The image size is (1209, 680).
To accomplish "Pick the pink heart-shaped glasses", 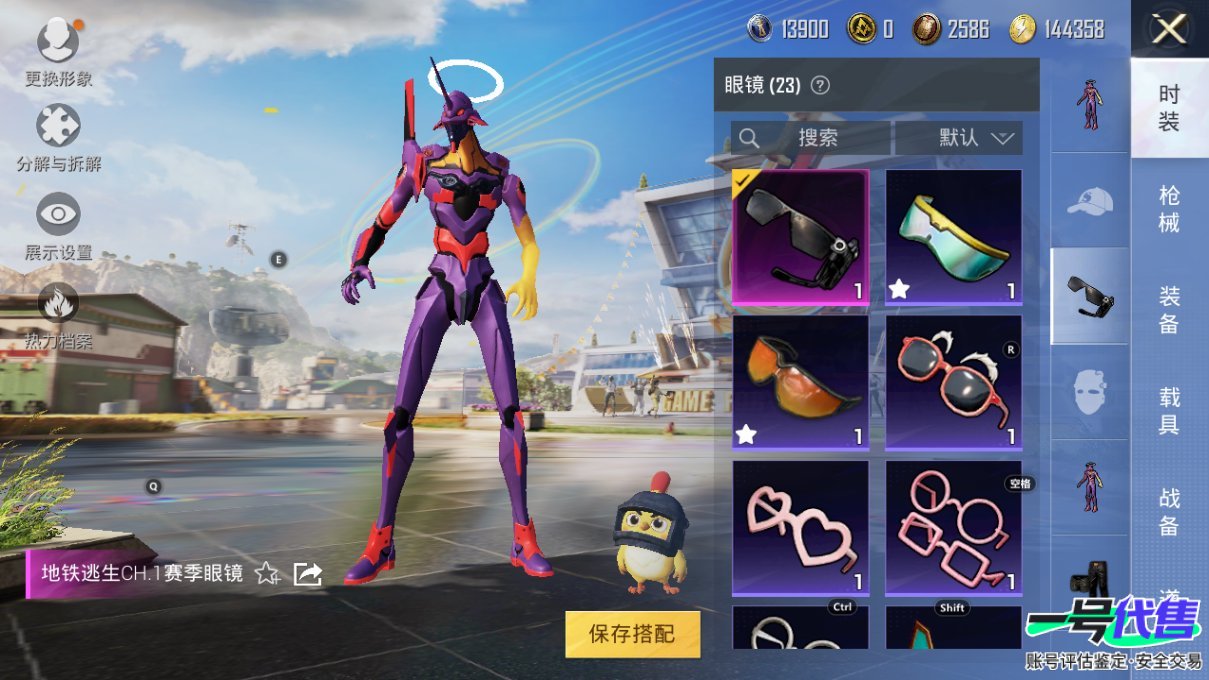I will pos(800,527).
